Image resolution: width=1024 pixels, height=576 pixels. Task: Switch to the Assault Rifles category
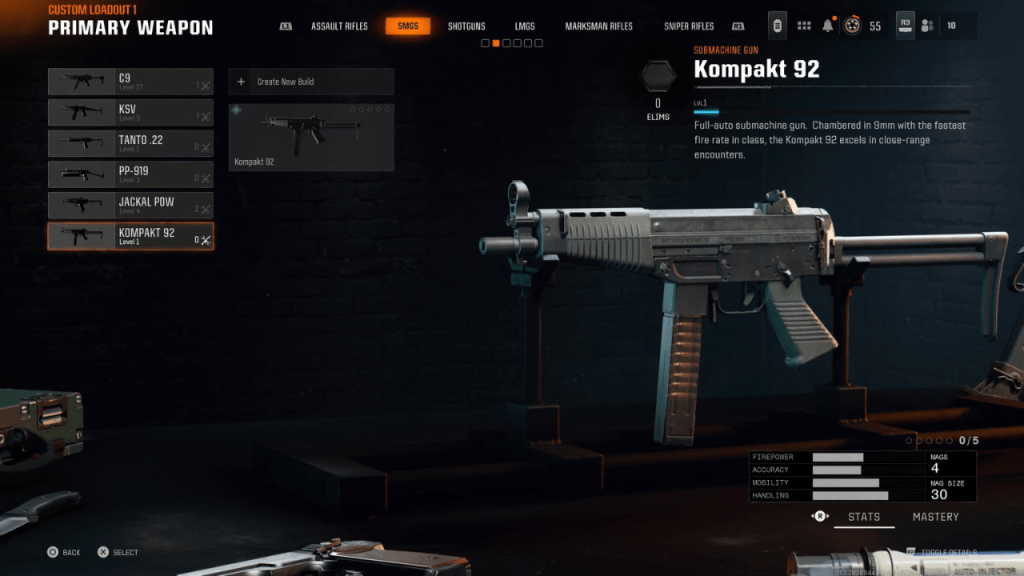pyautogui.click(x=338, y=26)
